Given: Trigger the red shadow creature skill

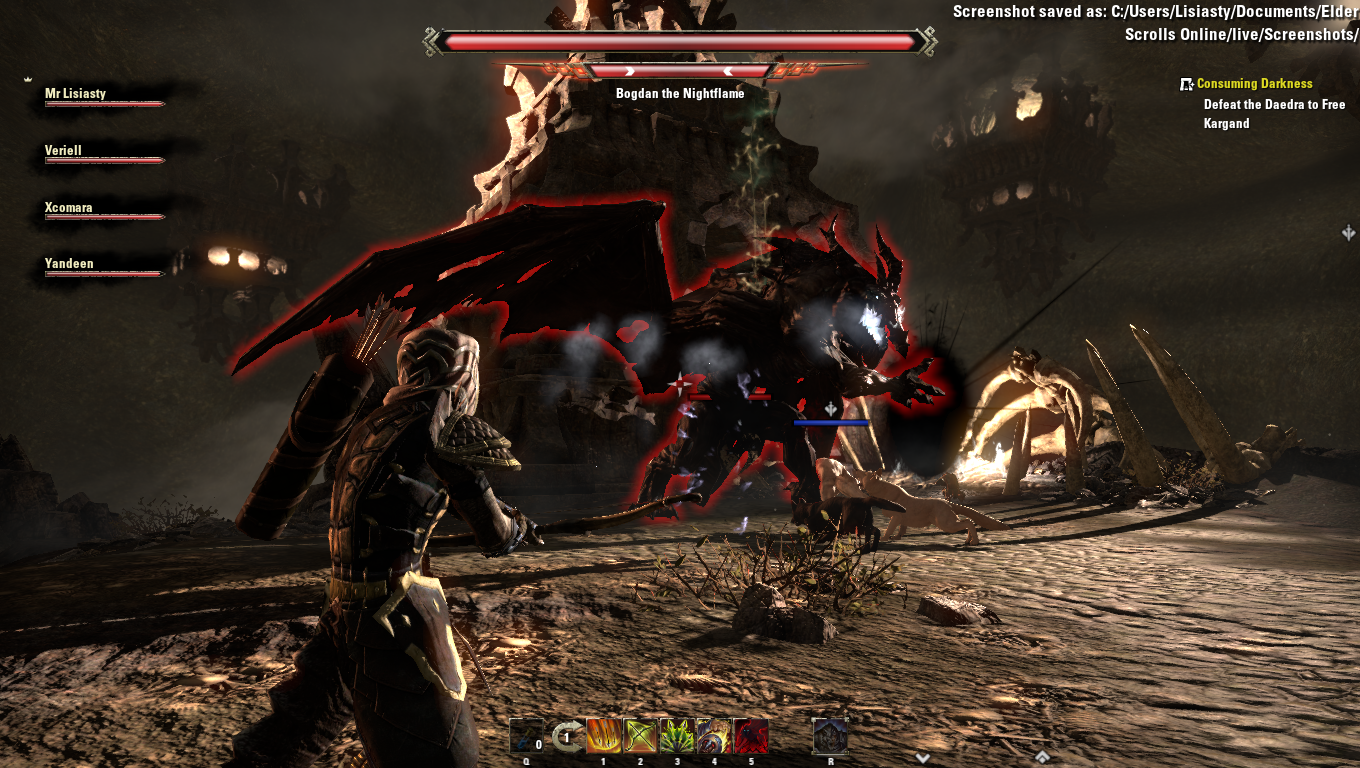Looking at the screenshot, I should (x=751, y=736).
